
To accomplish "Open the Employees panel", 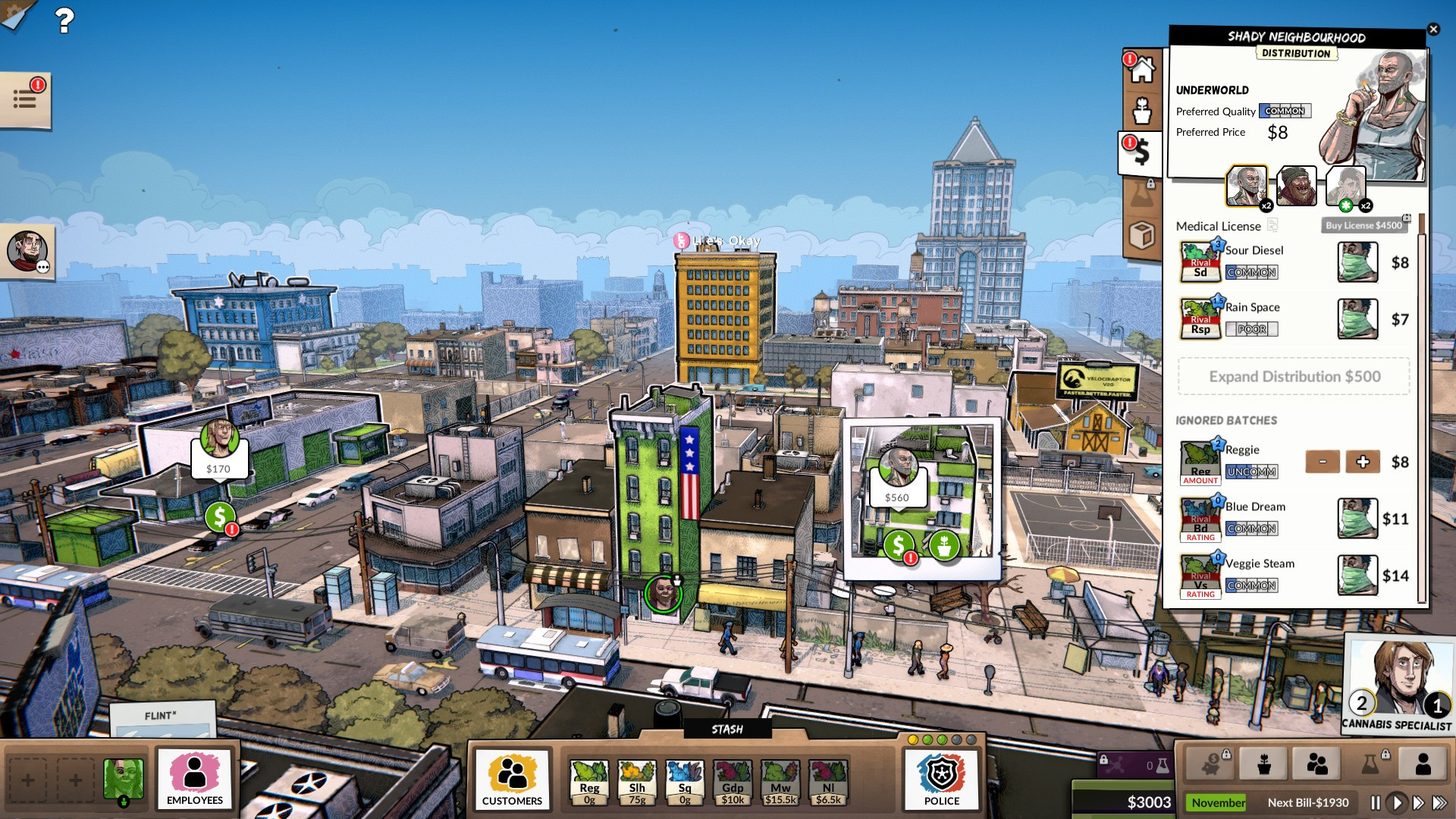I will (x=195, y=779).
